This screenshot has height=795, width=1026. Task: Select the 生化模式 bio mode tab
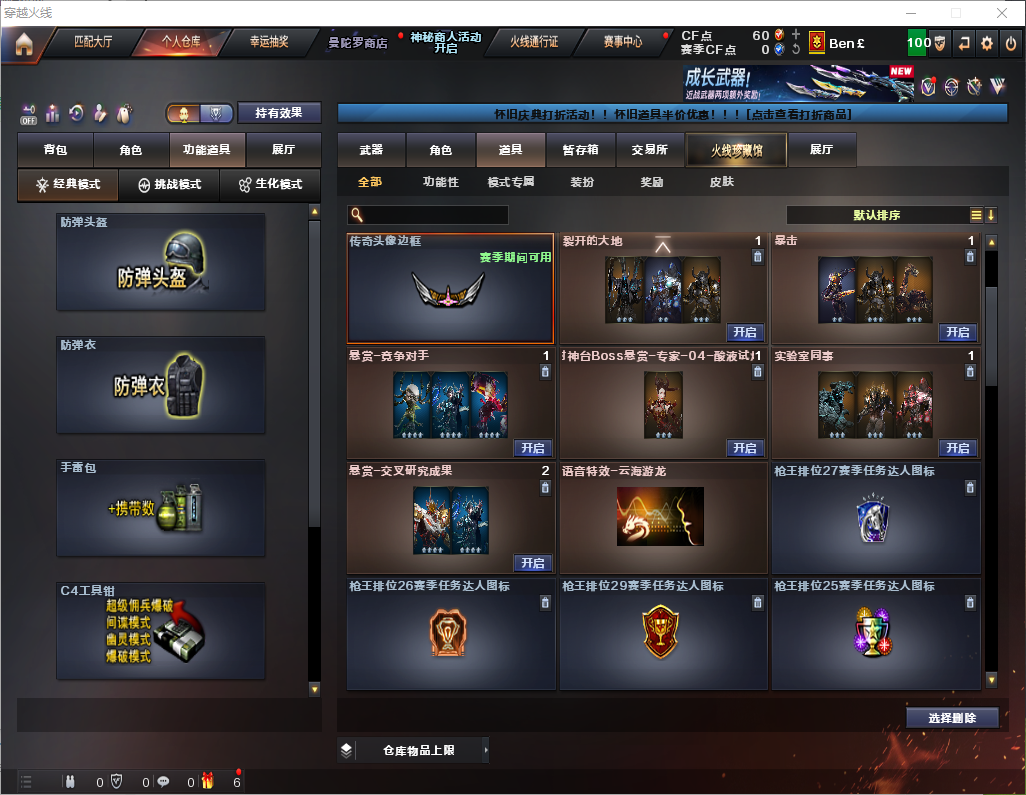pyautogui.click(x=270, y=185)
